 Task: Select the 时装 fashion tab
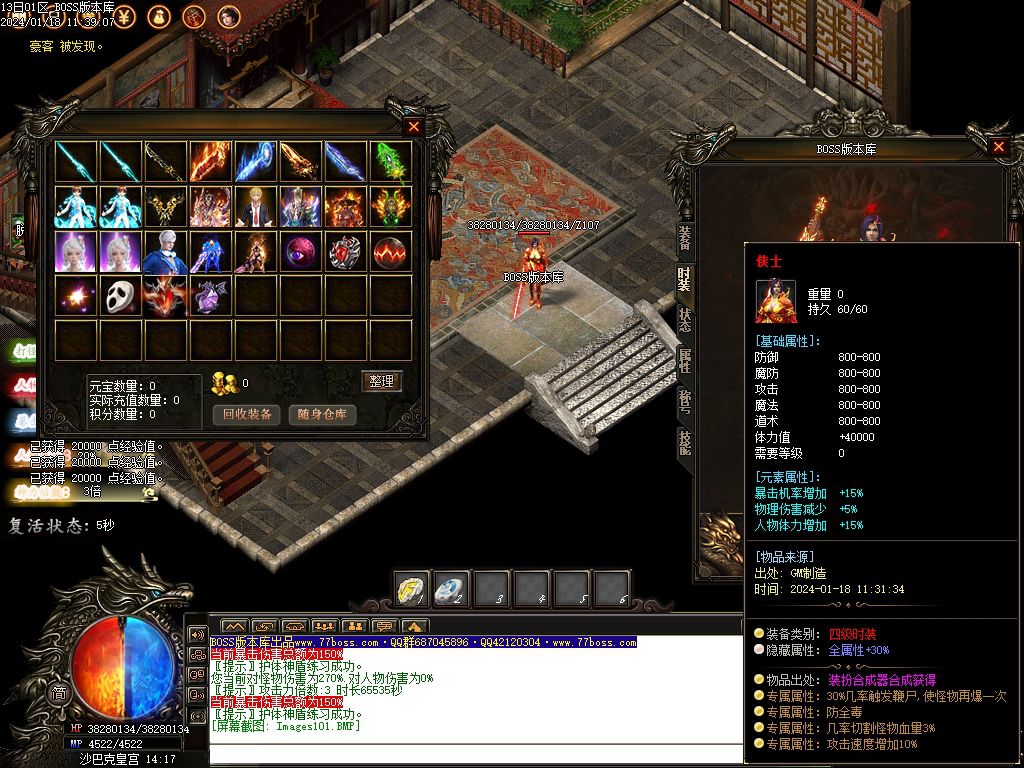(685, 279)
